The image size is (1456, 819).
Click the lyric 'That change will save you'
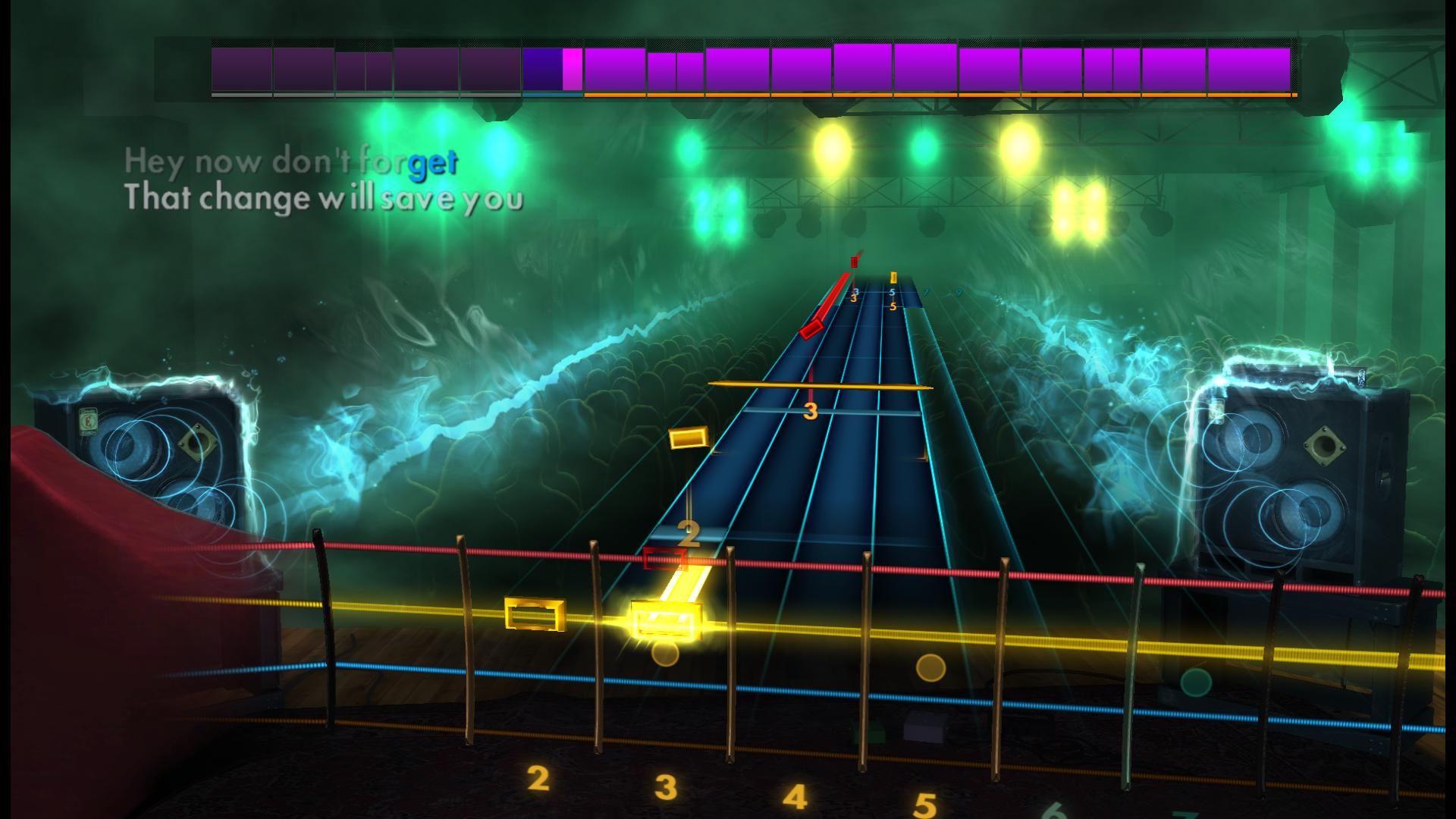tap(326, 199)
